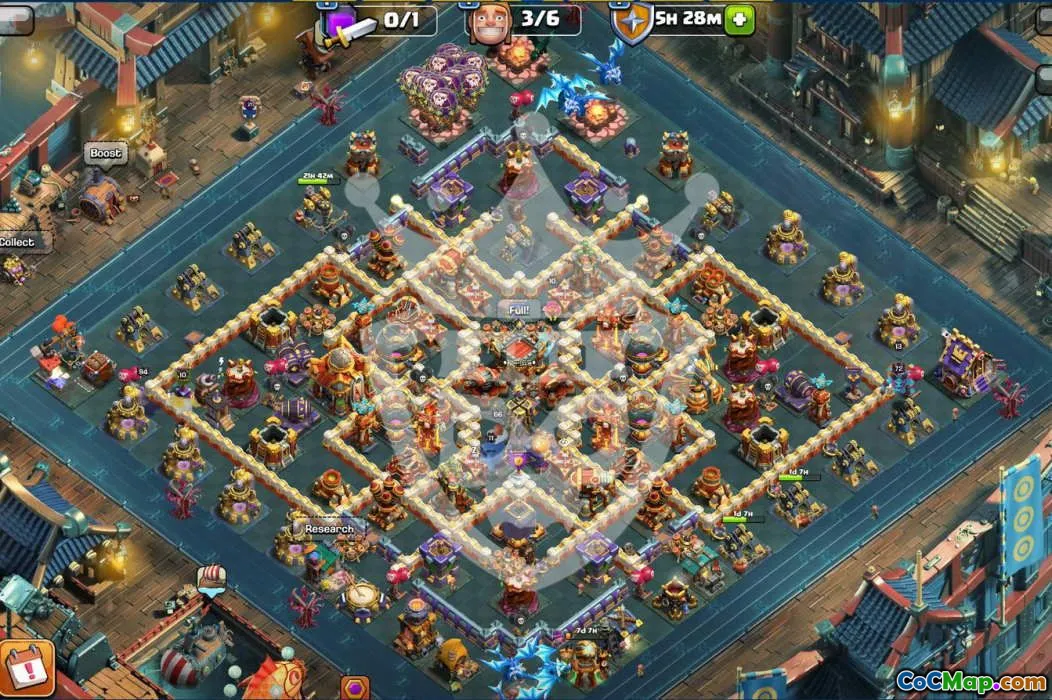Open the shield info icon
This screenshot has width=1052, height=700.
click(630, 22)
